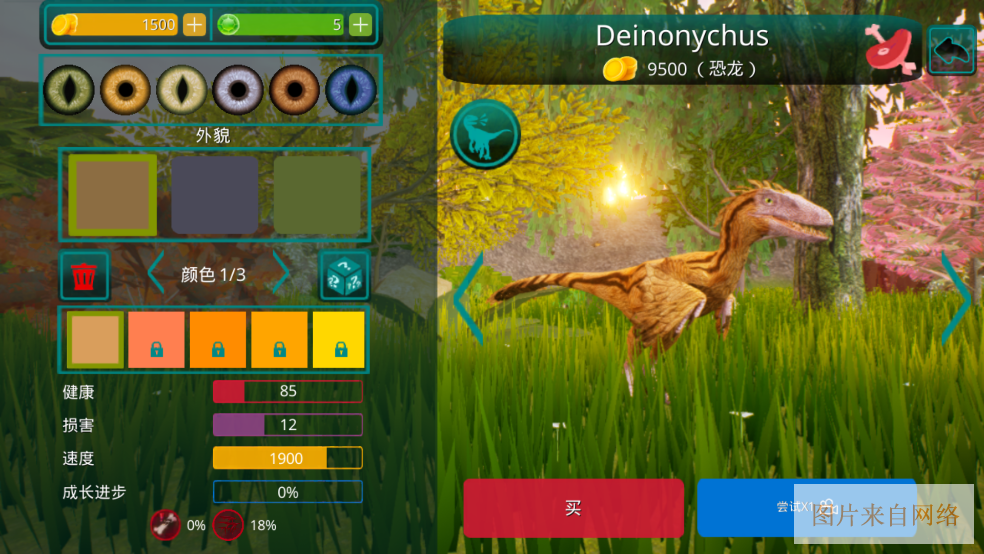Go back using the top-right arrow button
The height and width of the screenshot is (554, 984).
click(x=952, y=50)
